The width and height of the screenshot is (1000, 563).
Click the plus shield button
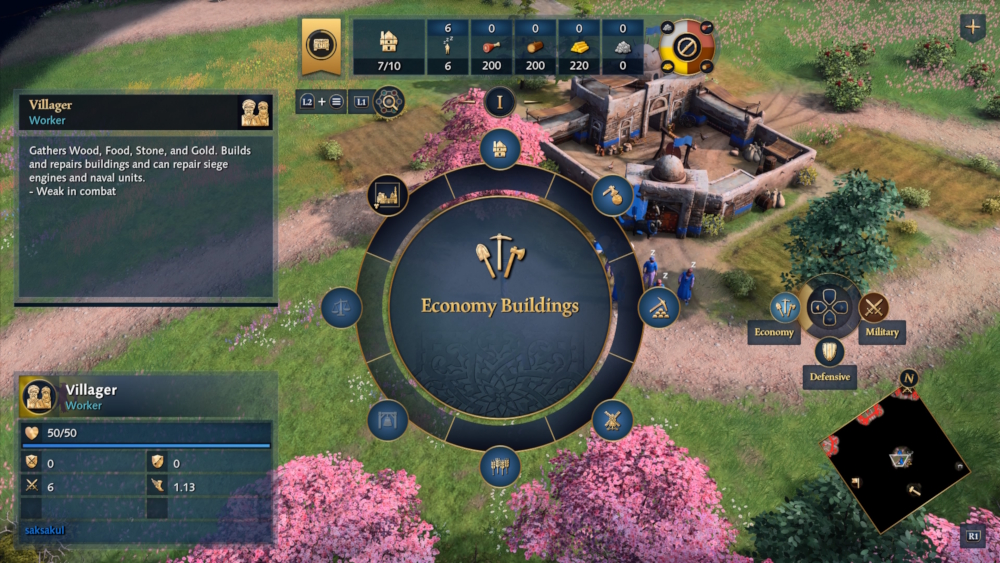pos(972,27)
